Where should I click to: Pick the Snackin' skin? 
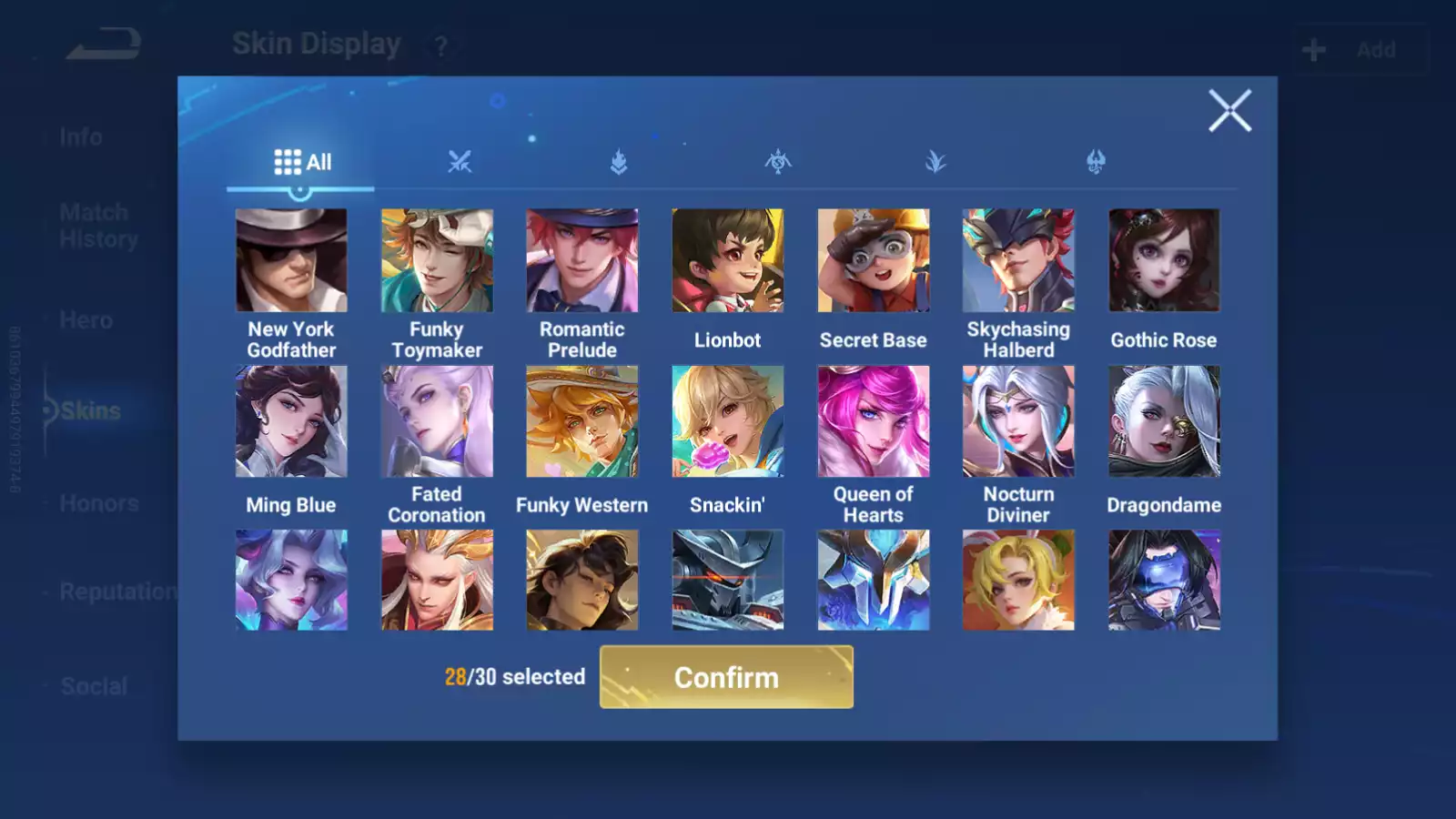click(727, 421)
